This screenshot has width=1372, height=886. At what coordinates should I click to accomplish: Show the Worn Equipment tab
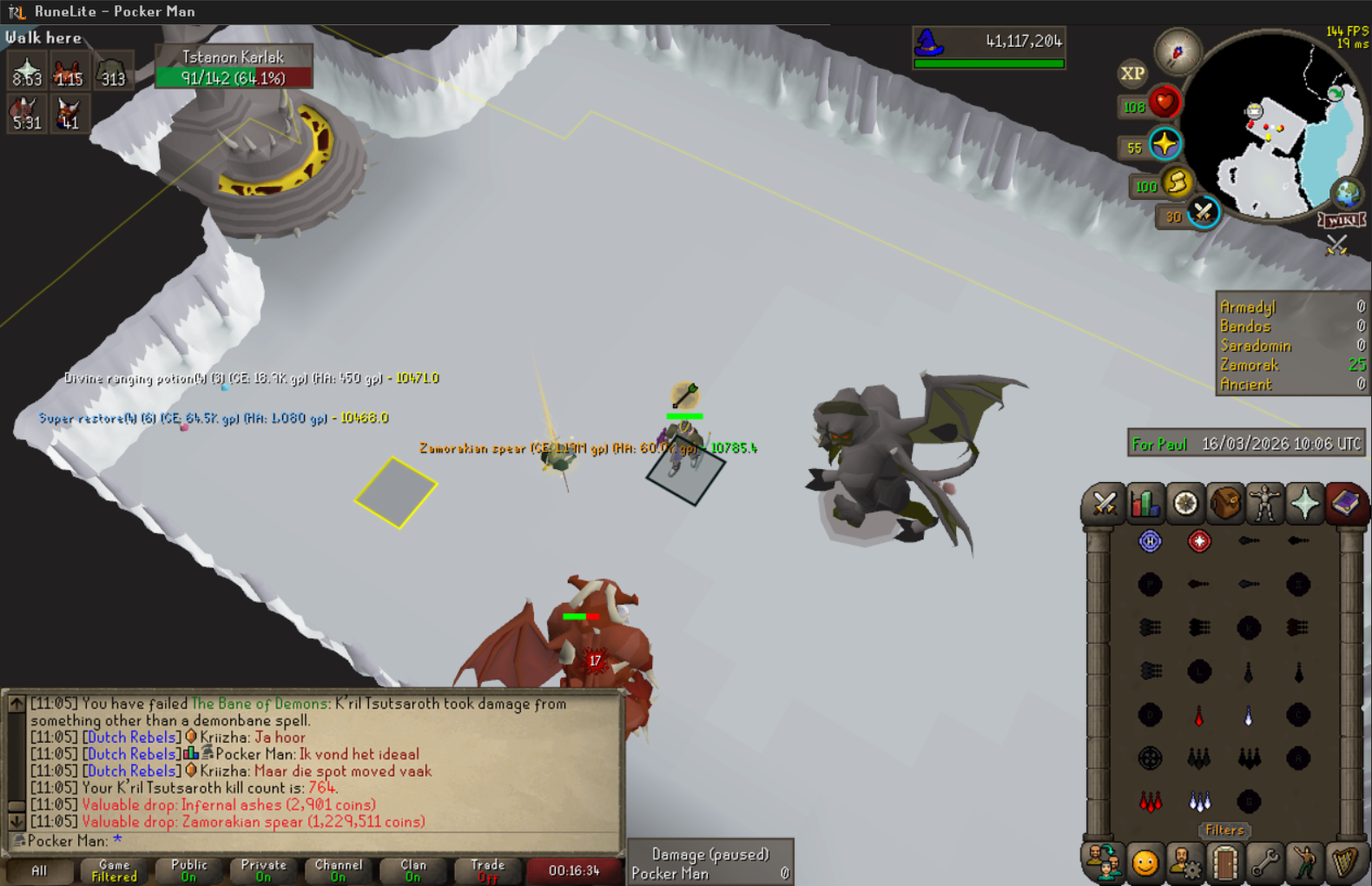coord(1265,504)
